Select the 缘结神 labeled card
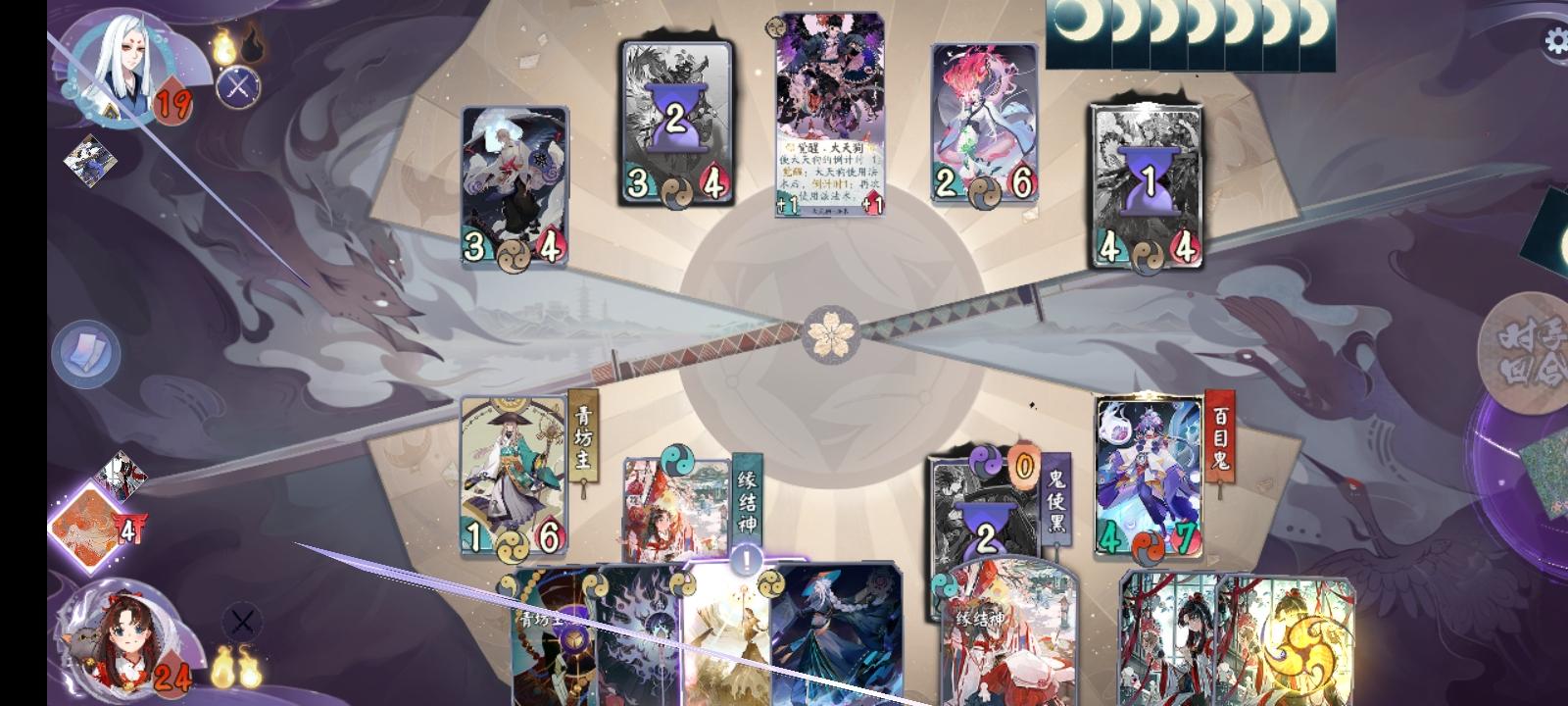Screen dimensions: 1568x706 (676, 510)
